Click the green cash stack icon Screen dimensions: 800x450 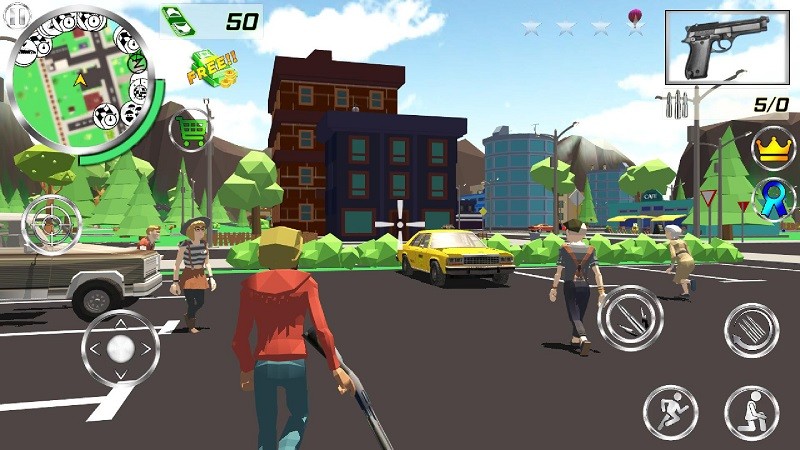(179, 21)
